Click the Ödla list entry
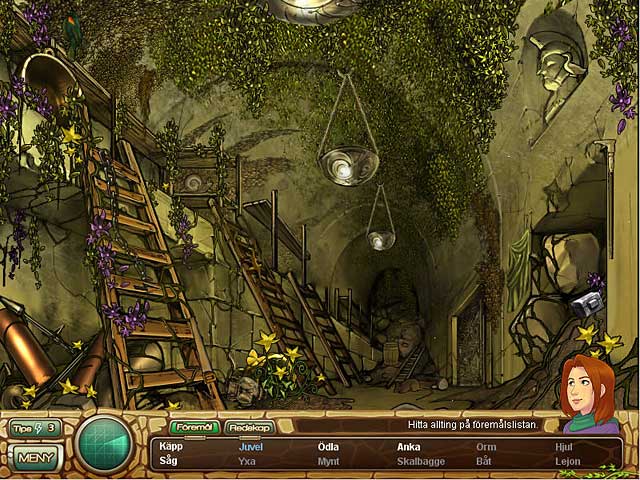The image size is (640, 480). [x=328, y=447]
